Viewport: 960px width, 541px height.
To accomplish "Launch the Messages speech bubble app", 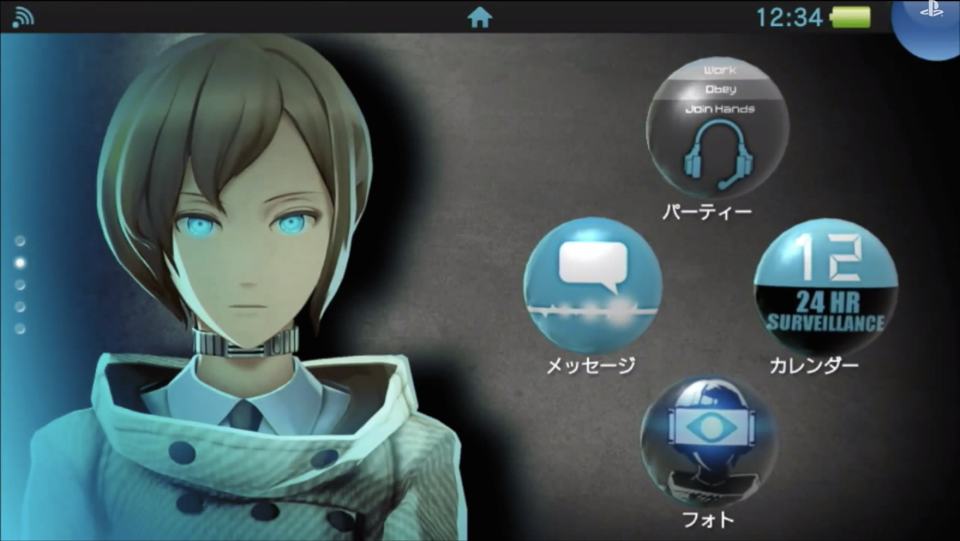I will tap(592, 285).
